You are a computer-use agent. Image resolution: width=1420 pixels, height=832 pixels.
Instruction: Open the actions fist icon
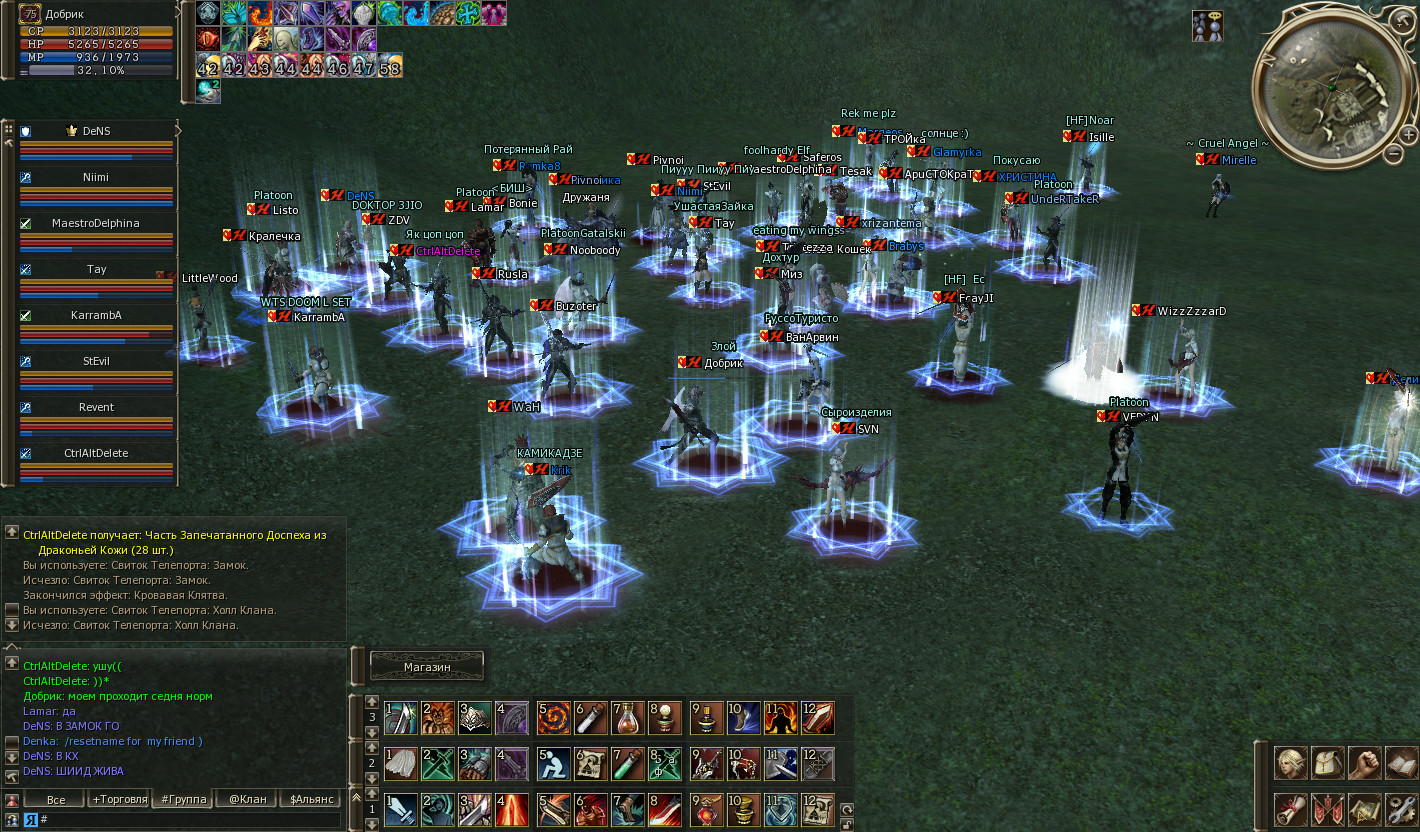1364,763
